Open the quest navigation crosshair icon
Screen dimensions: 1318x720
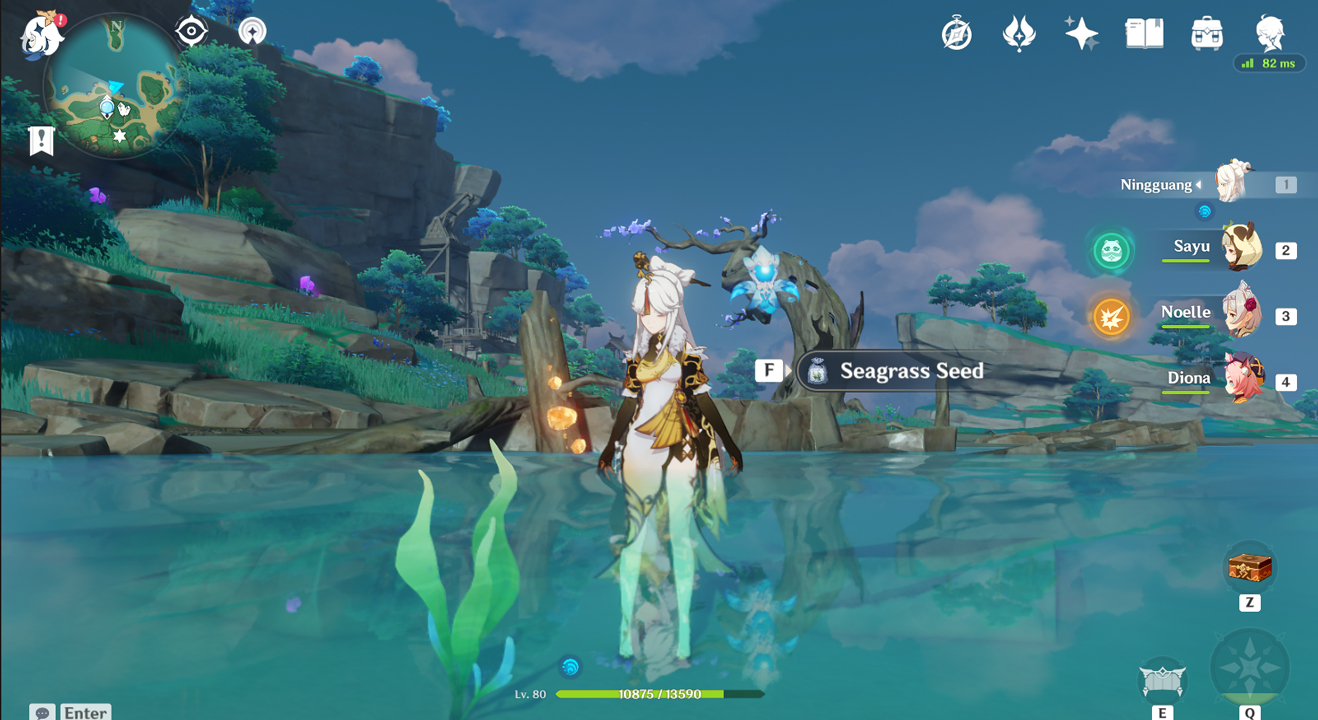pos(191,32)
